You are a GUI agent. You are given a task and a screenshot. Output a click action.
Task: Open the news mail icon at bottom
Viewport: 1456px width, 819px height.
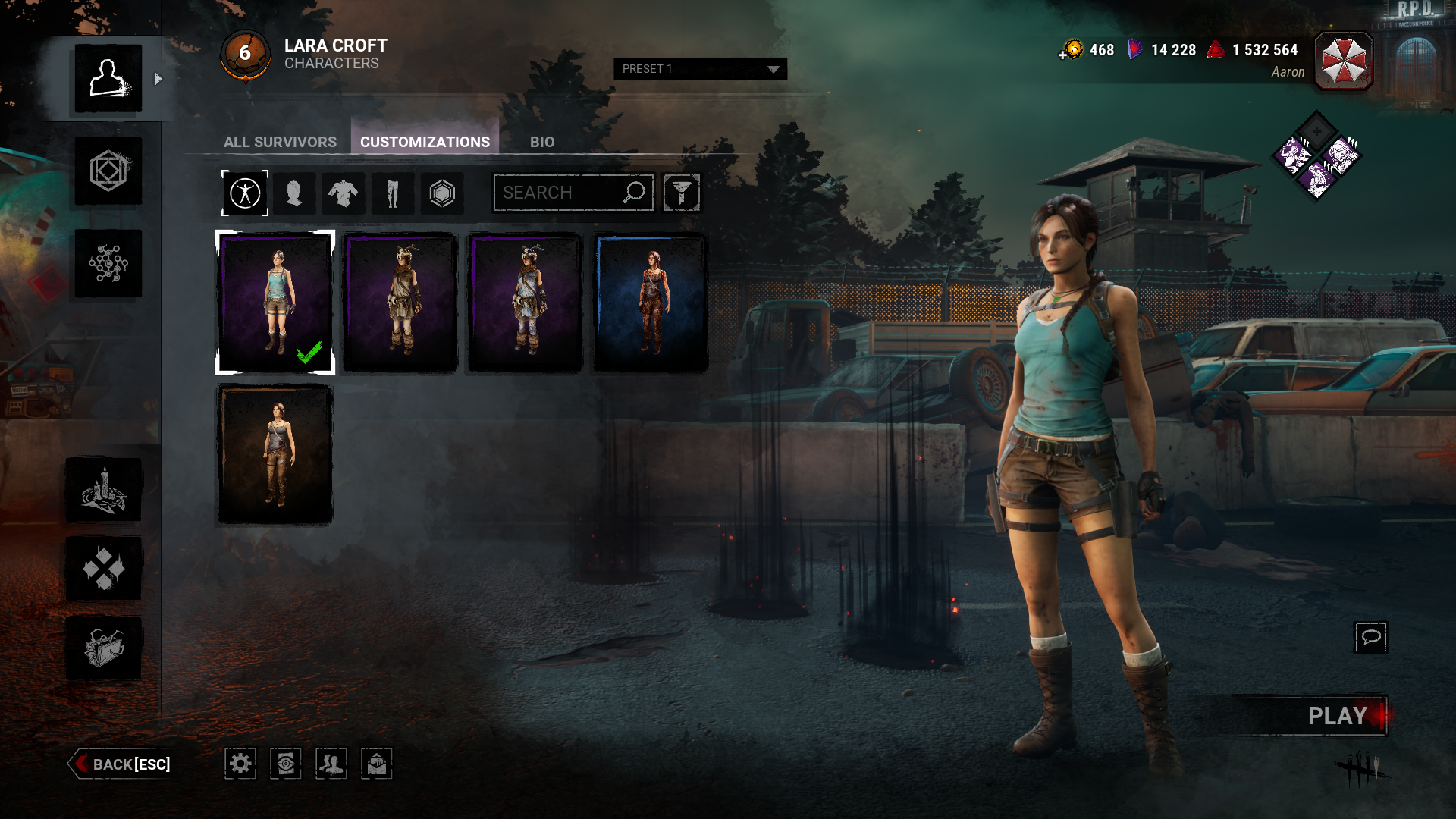[377, 764]
